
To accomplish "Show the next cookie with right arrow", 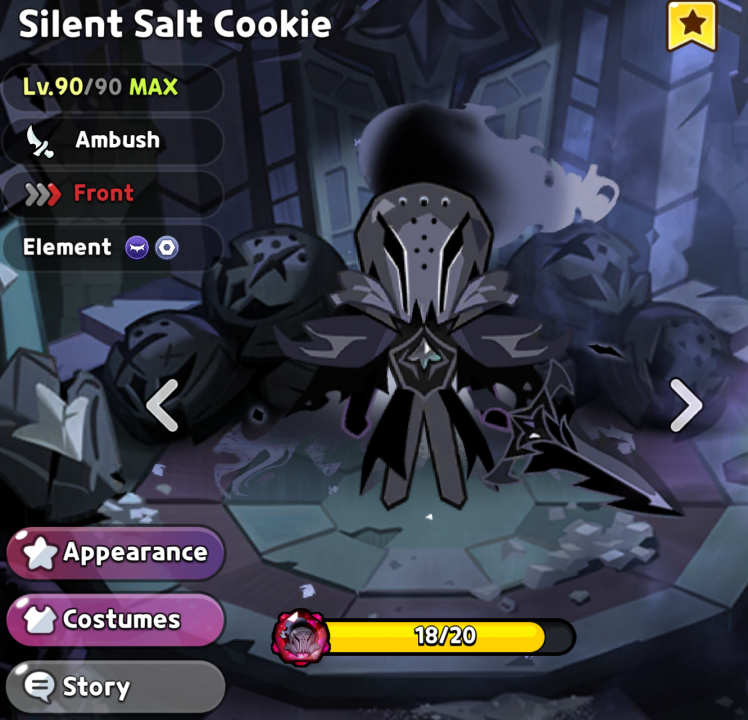I will point(686,405).
